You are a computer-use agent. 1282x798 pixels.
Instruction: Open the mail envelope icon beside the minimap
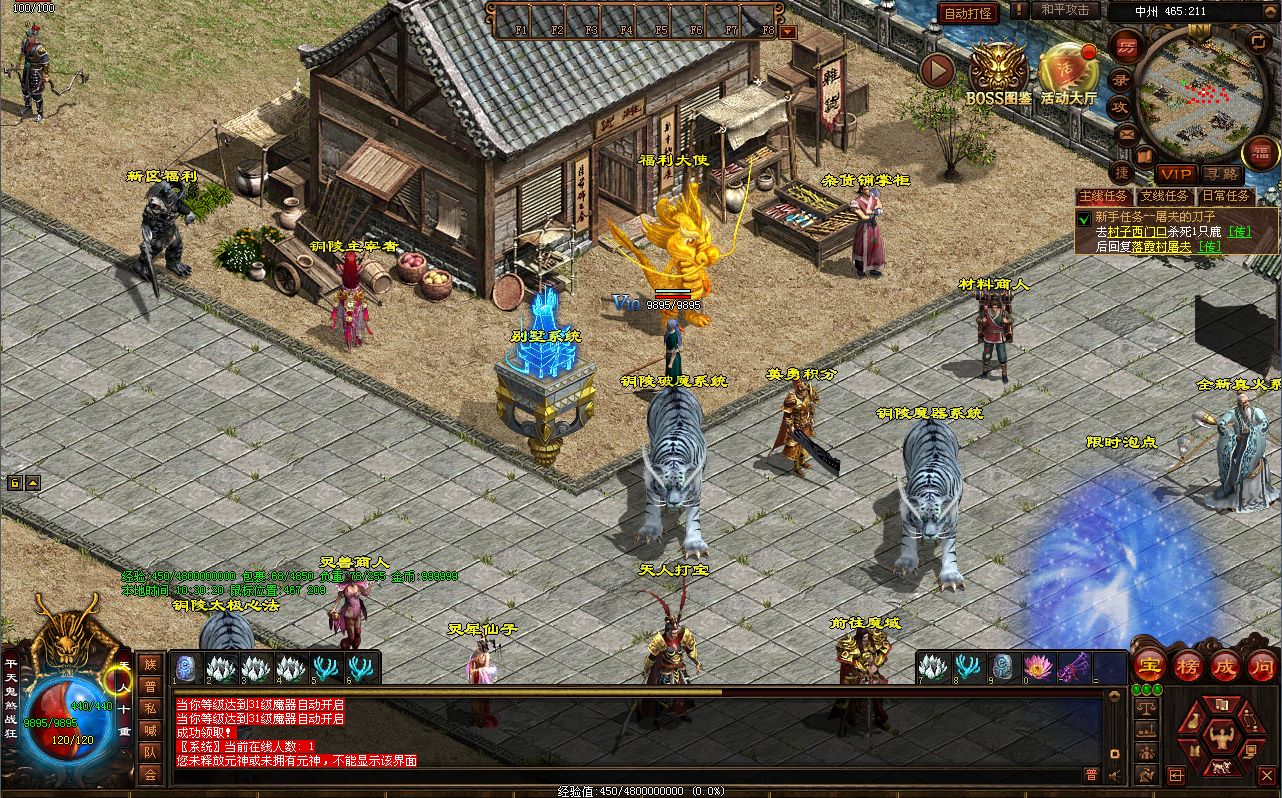point(1127,133)
